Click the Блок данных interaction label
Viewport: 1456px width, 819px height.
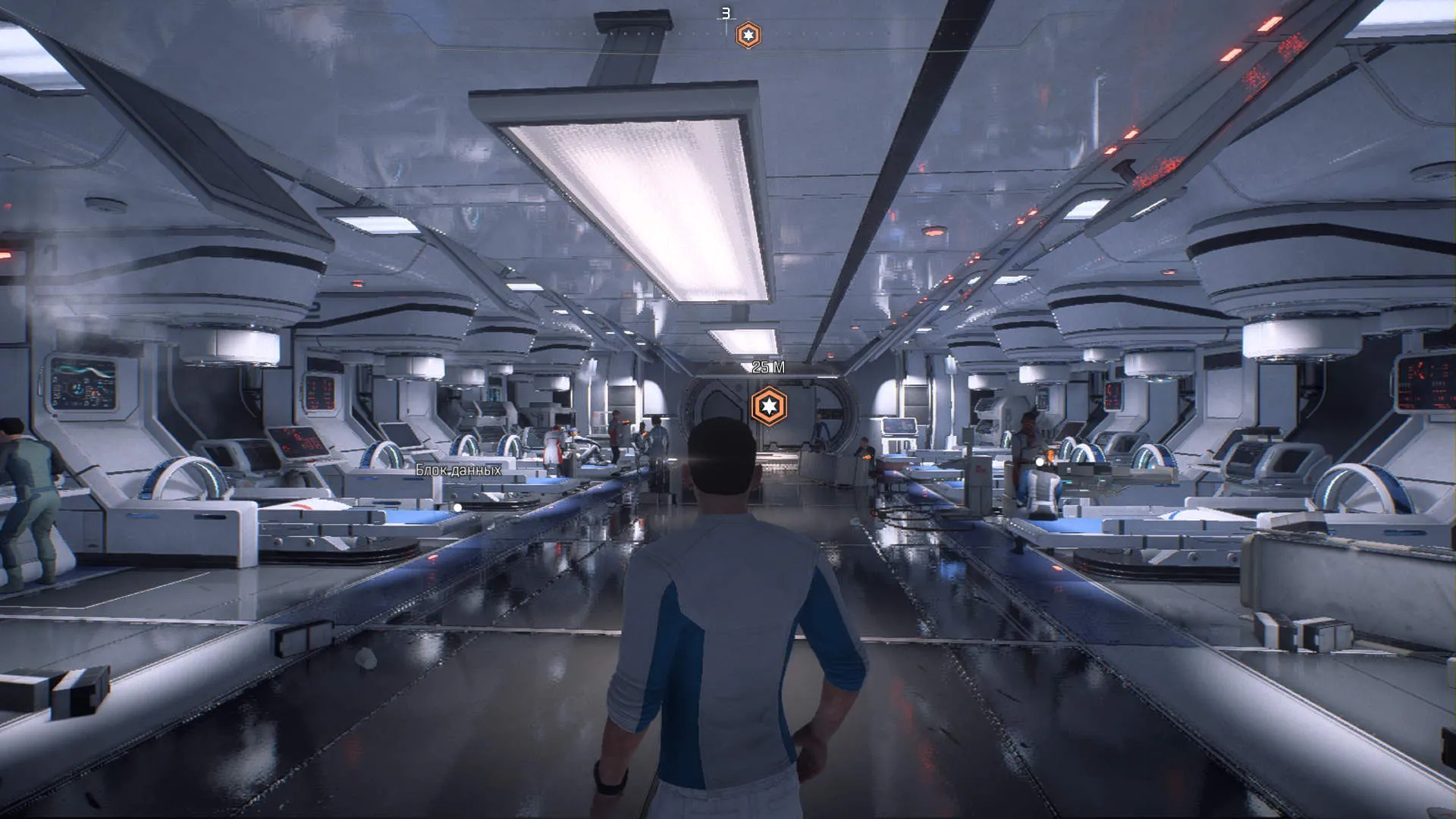click(x=458, y=470)
